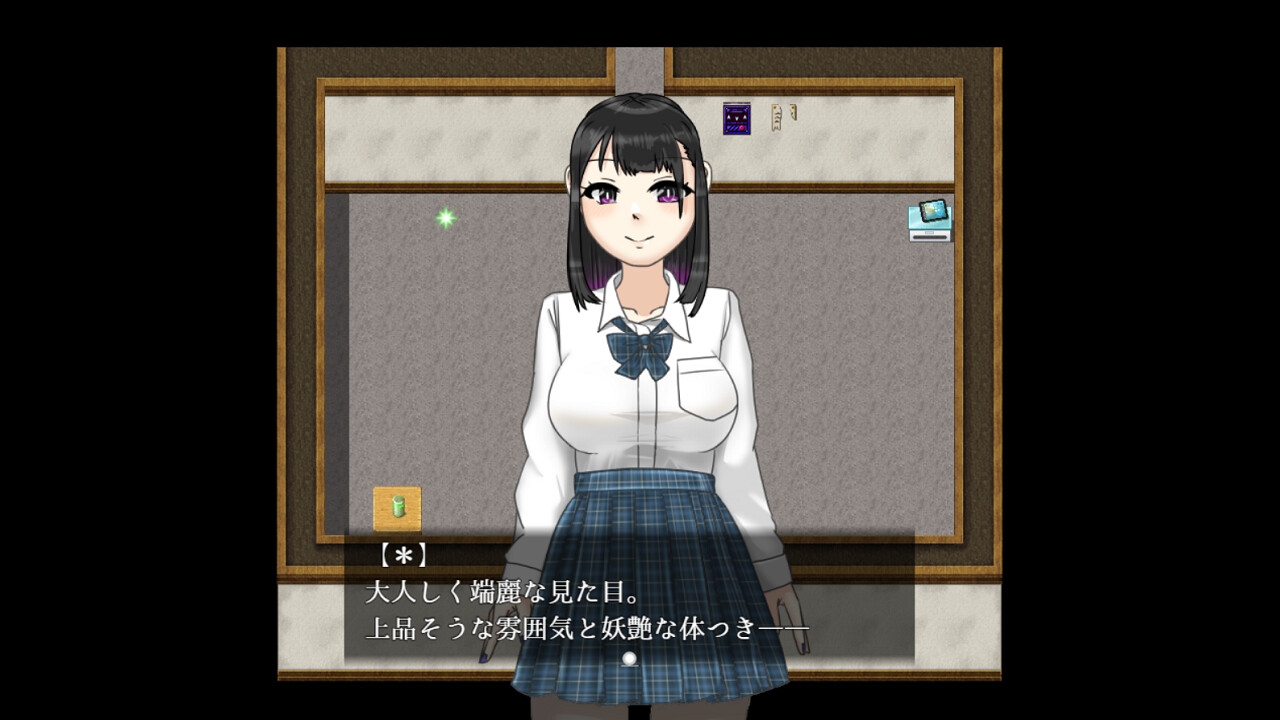Screen dimensions: 1280x720
Task: Click the character's painted fingernails
Action: click(x=803, y=646)
